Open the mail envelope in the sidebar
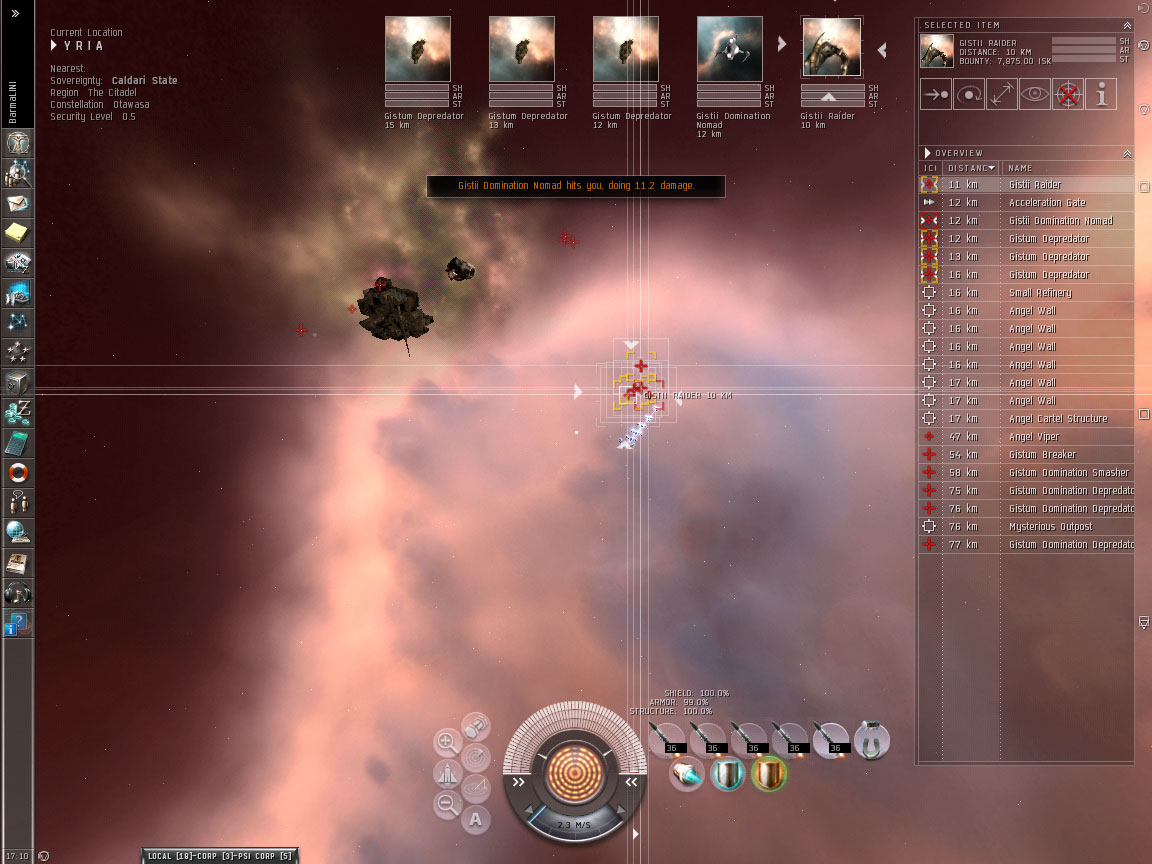The image size is (1152, 864). pyautogui.click(x=18, y=203)
